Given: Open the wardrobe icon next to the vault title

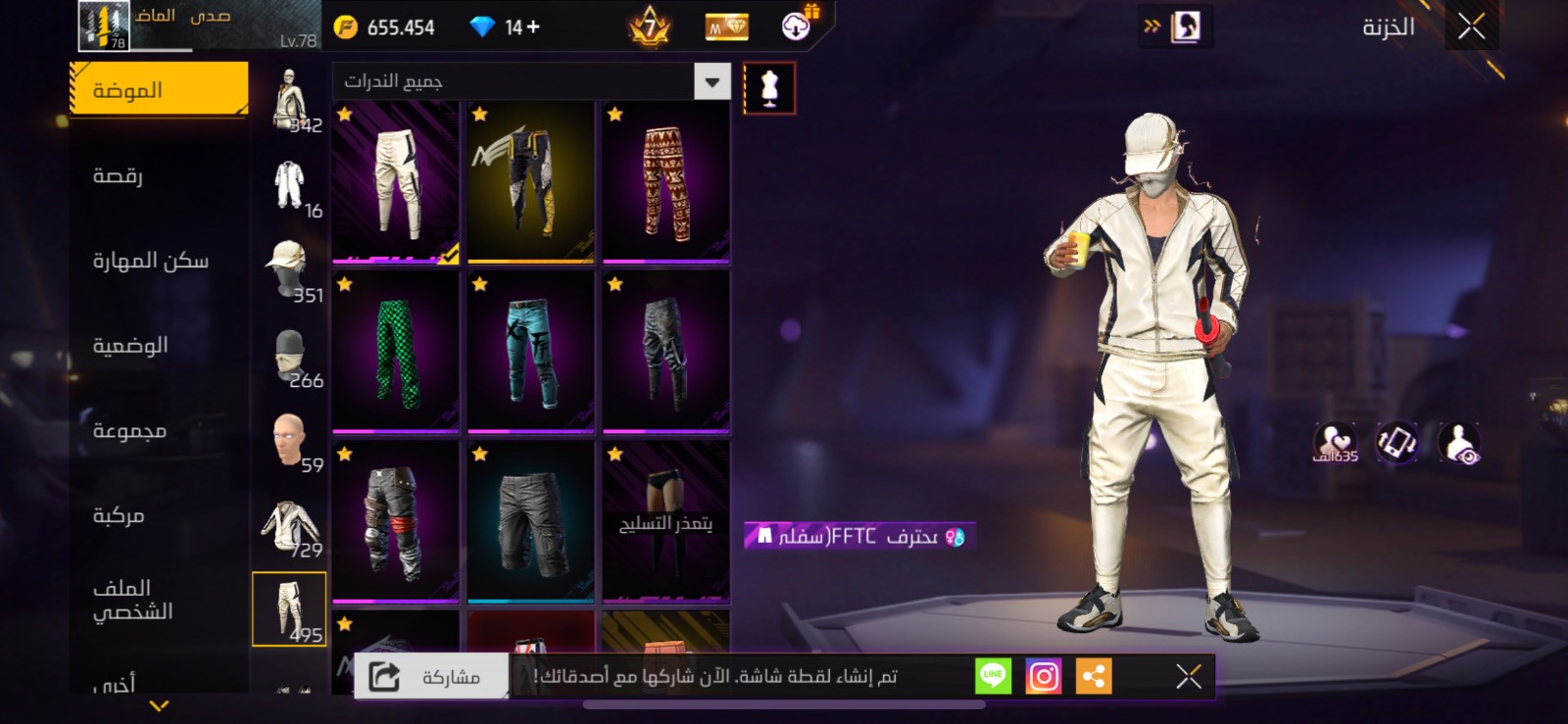Looking at the screenshot, I should click(x=1189, y=27).
